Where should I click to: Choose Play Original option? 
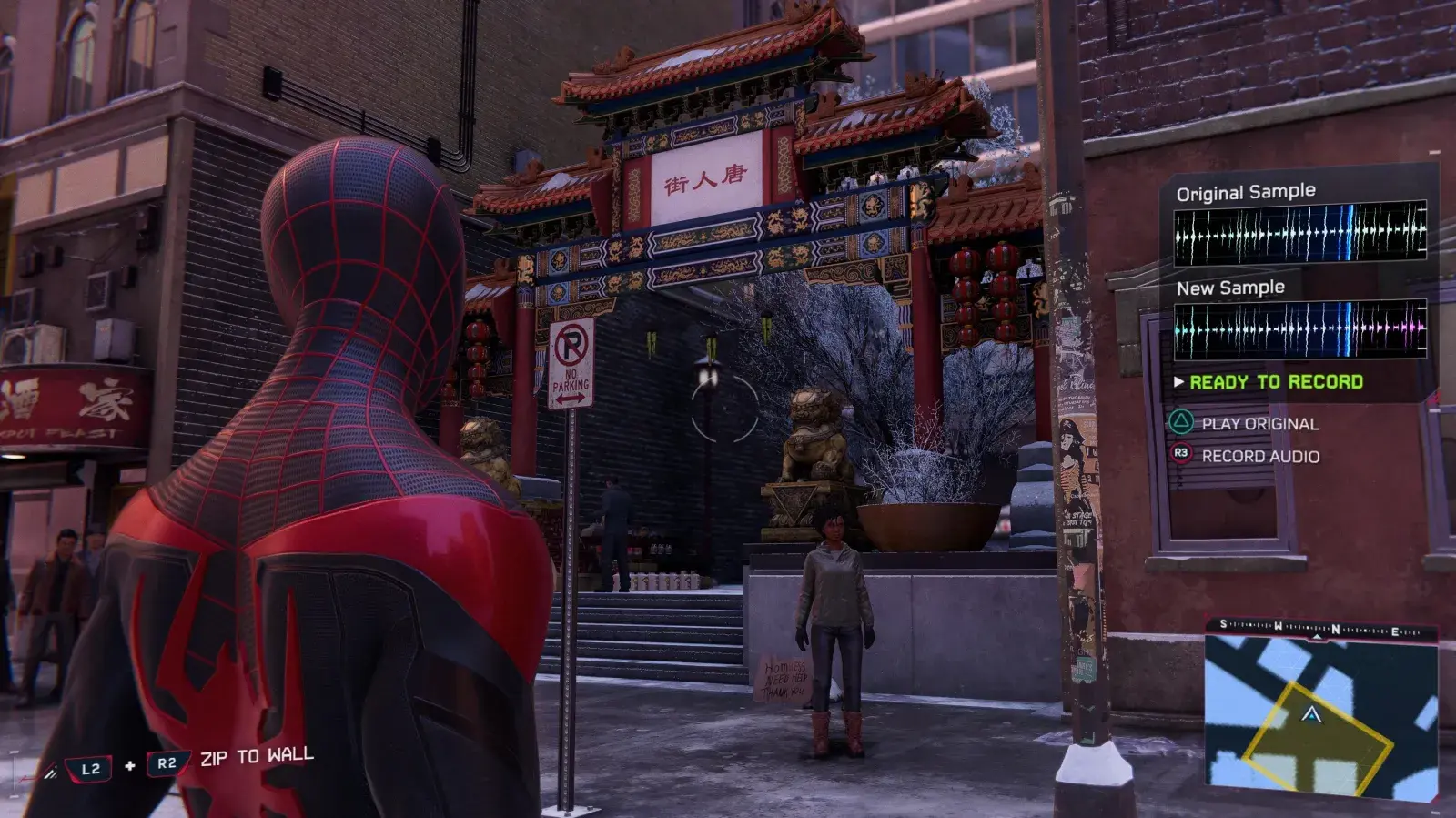tap(1259, 424)
